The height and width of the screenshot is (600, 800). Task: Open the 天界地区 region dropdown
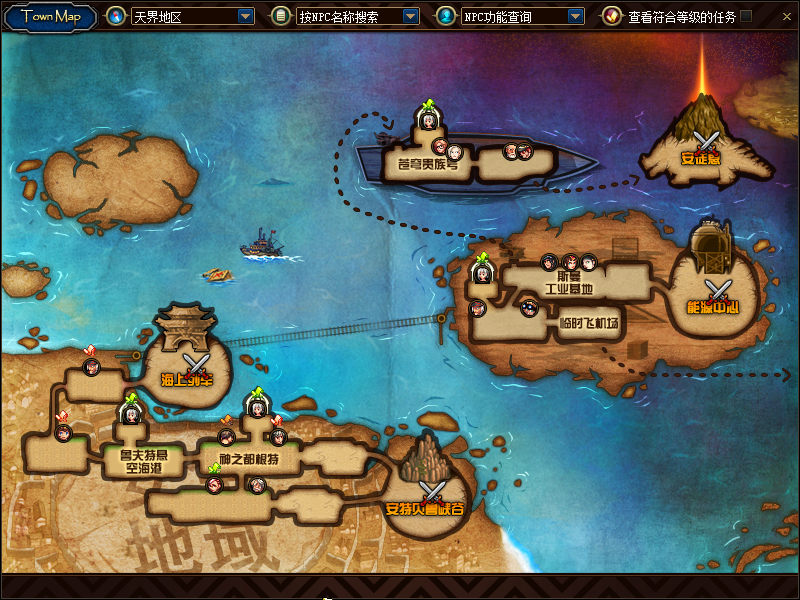[246, 17]
